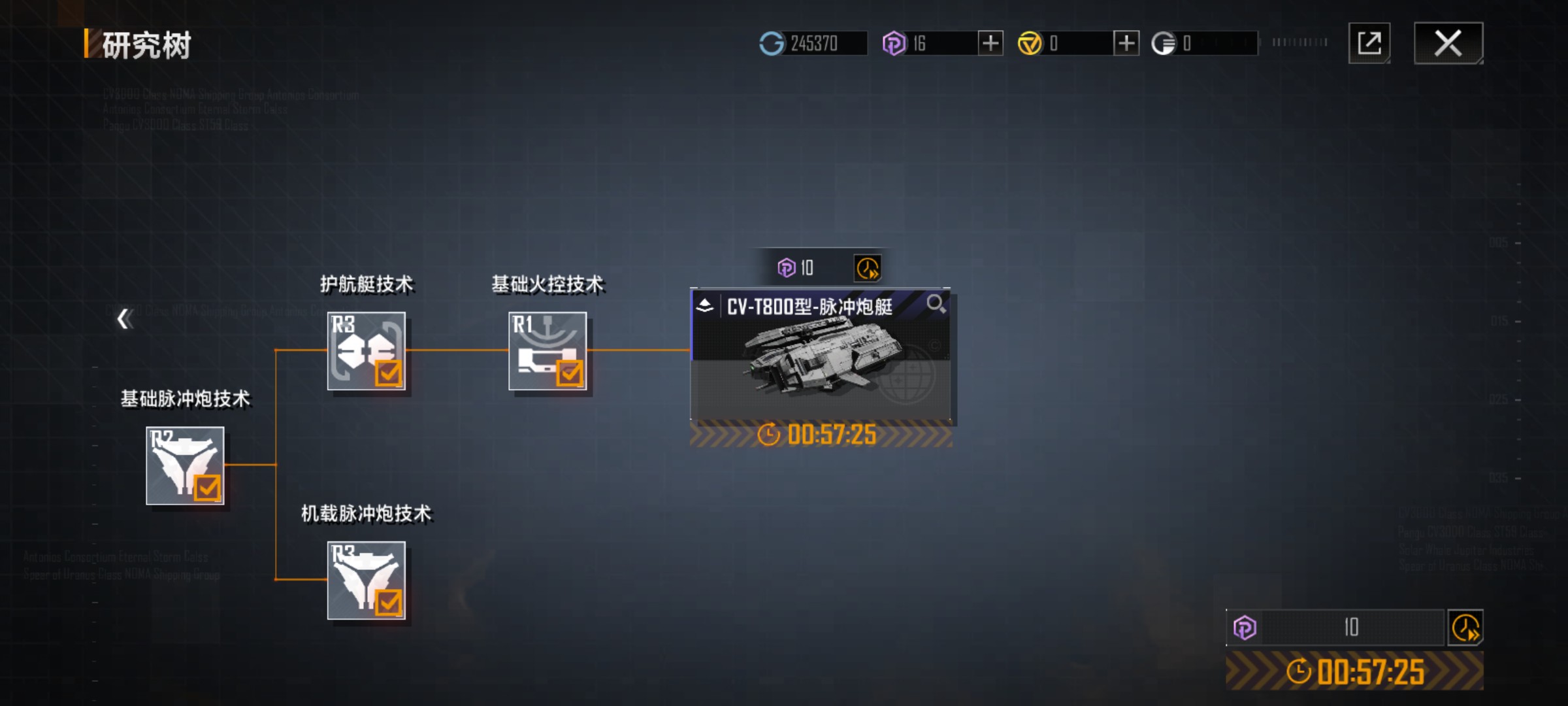1568x706 pixels.
Task: Select 护航艇技术 research node
Action: pos(366,351)
